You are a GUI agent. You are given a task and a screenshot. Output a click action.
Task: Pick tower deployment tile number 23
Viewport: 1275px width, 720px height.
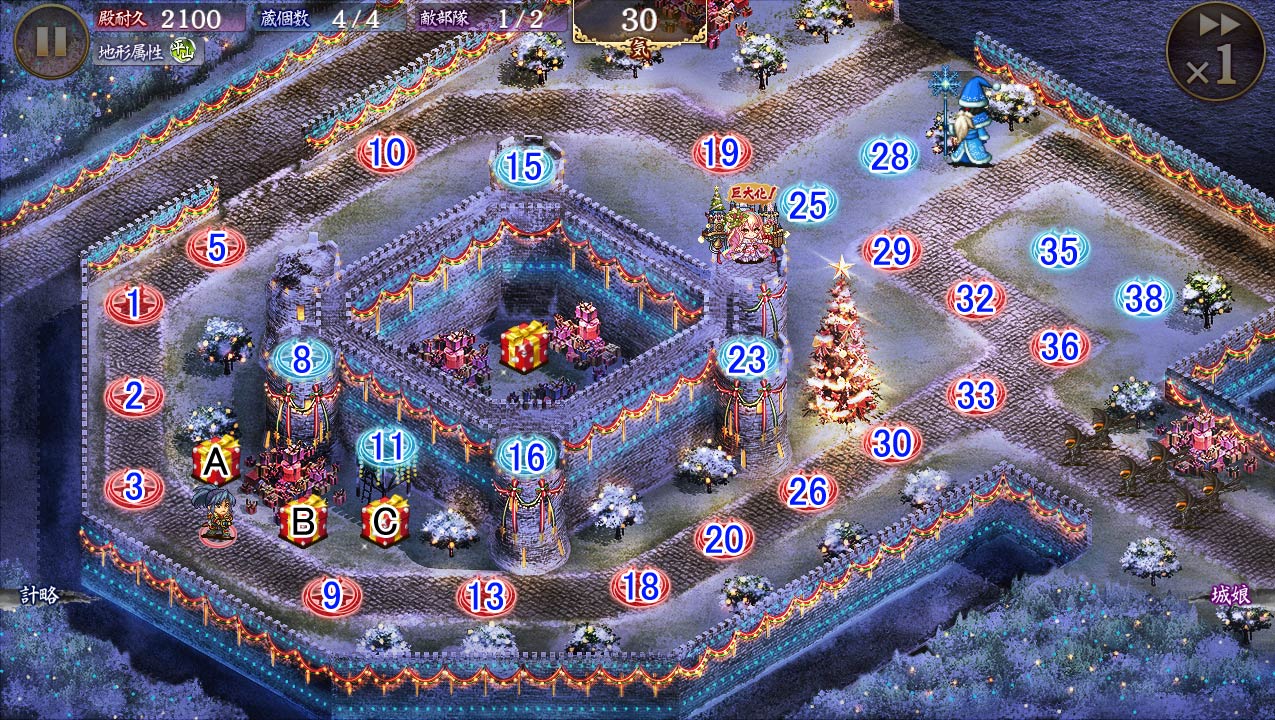coord(747,359)
